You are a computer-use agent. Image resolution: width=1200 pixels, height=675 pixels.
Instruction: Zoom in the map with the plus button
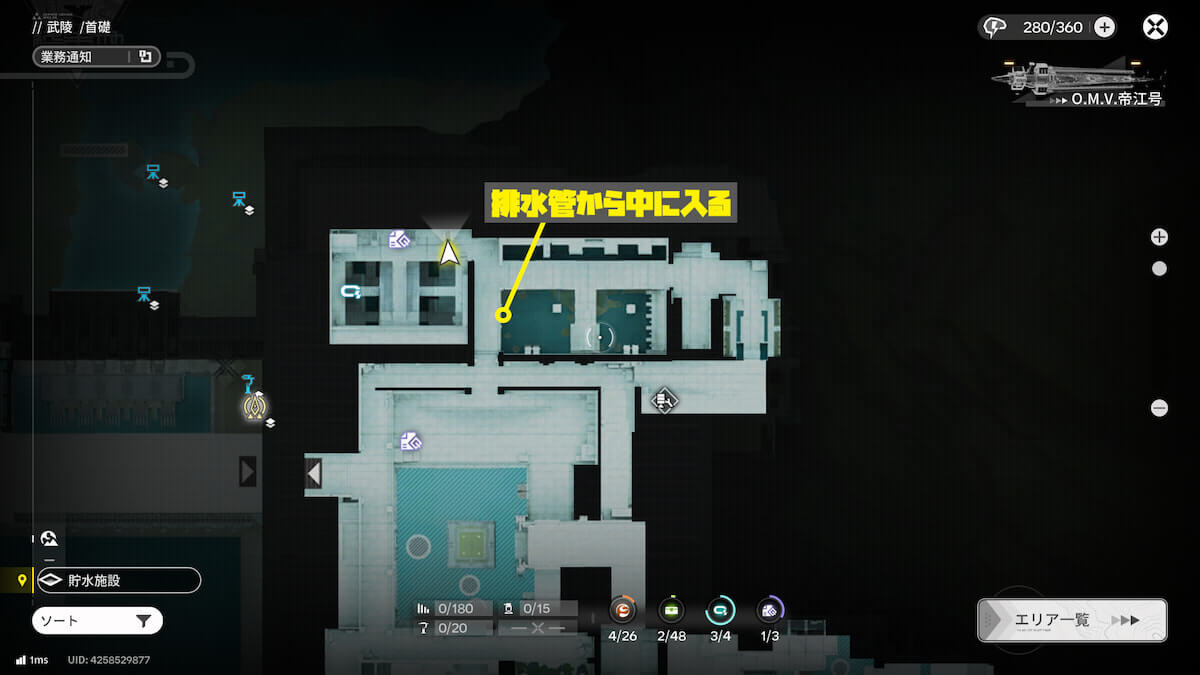point(1159,237)
